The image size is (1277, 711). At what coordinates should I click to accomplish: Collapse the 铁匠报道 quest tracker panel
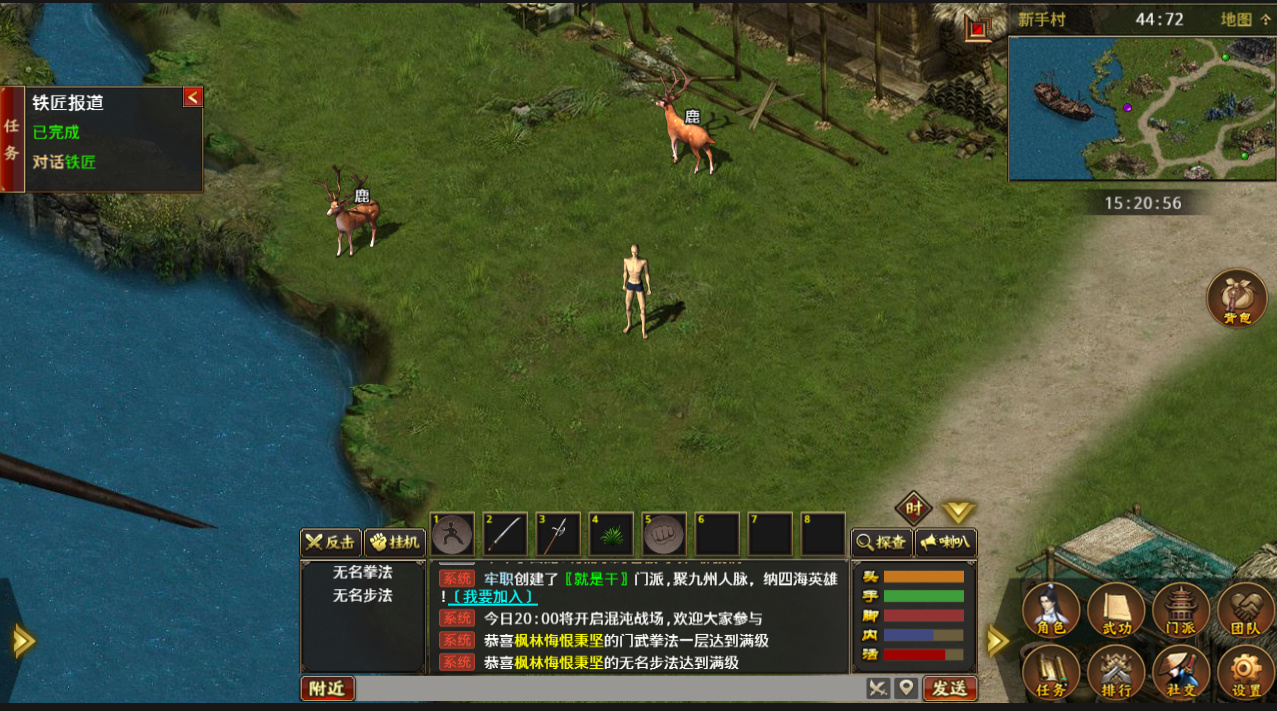tap(193, 96)
